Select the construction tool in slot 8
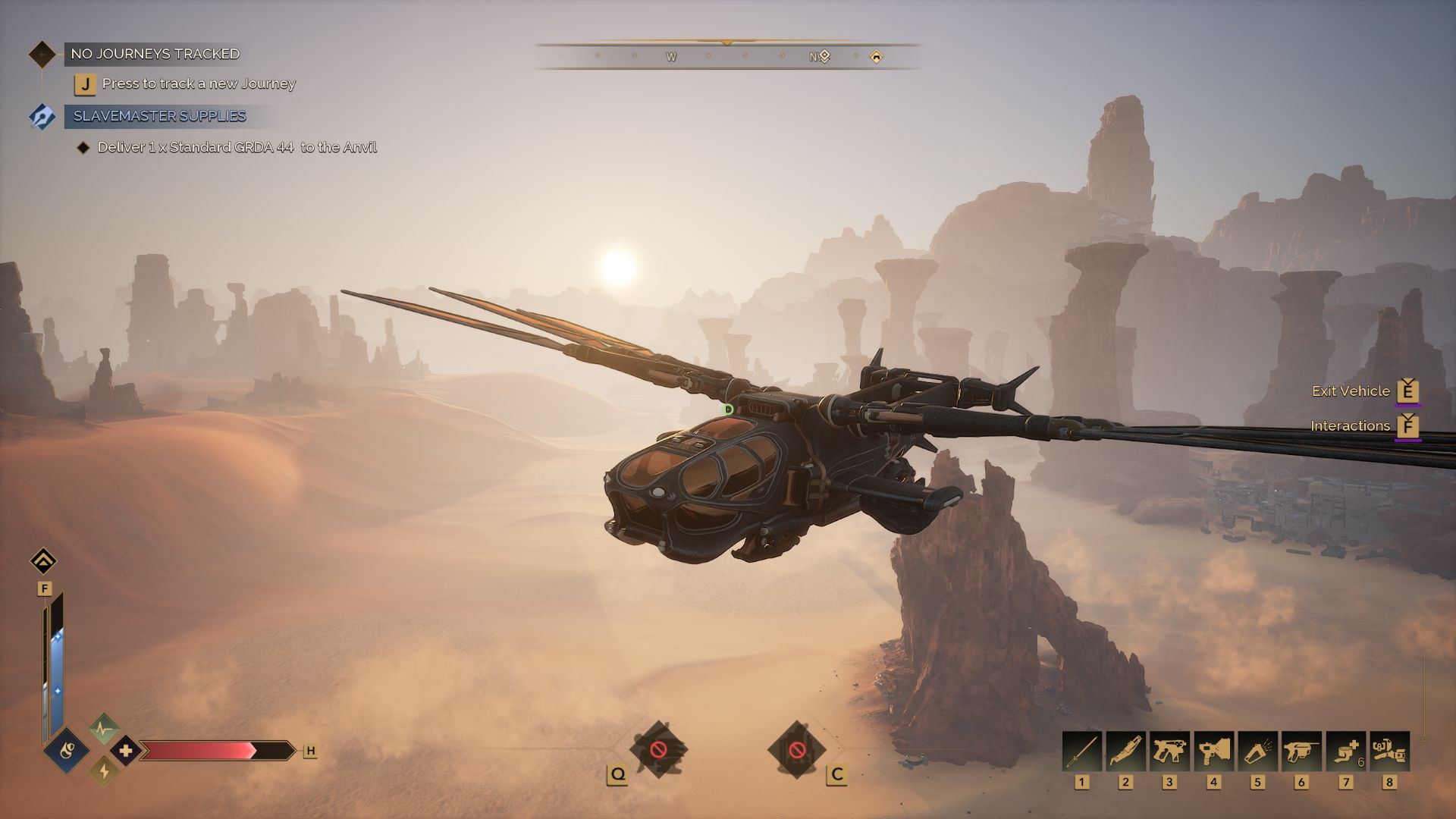 [x=1389, y=751]
